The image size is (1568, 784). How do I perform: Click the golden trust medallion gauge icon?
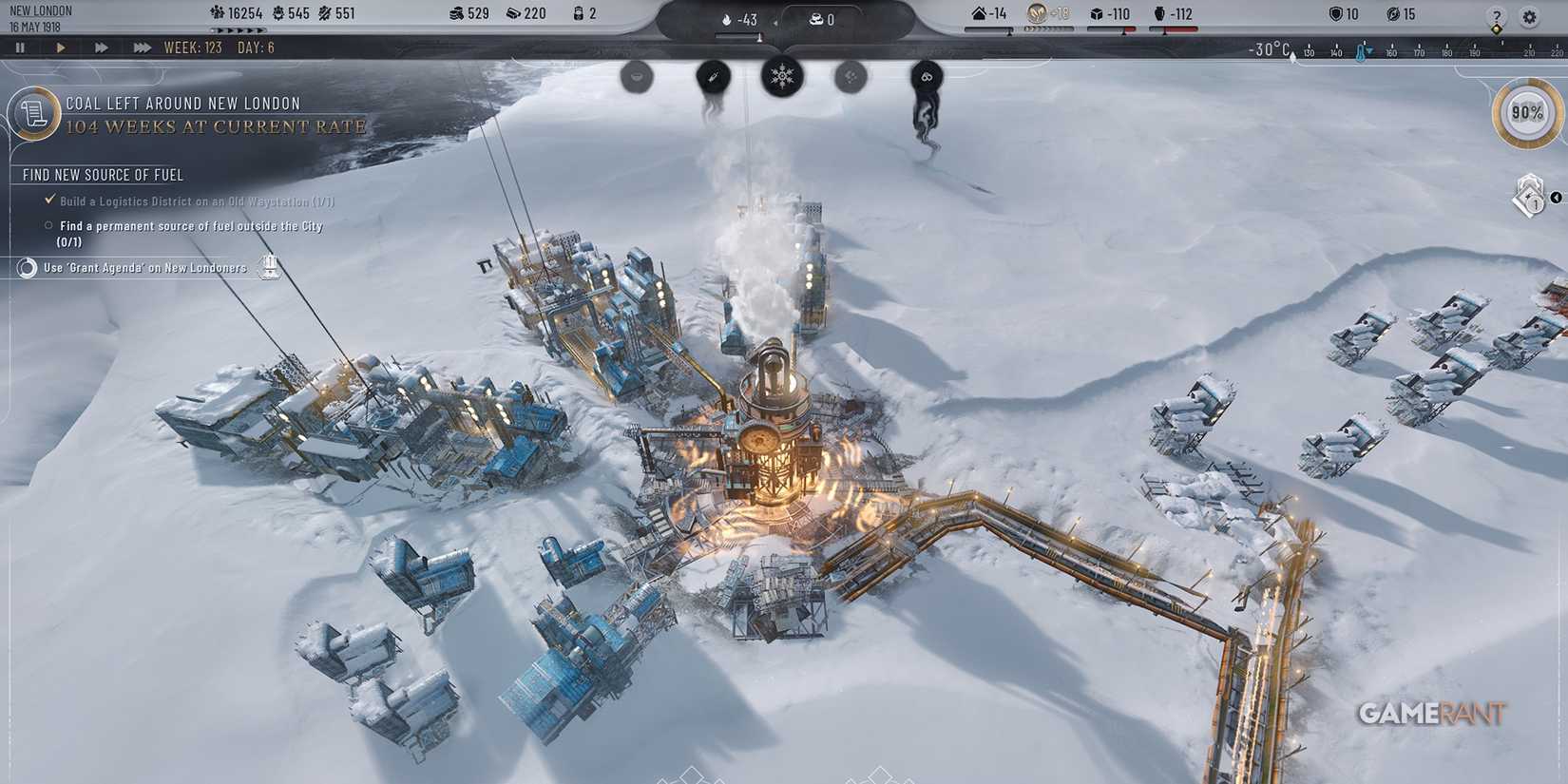(1038, 13)
